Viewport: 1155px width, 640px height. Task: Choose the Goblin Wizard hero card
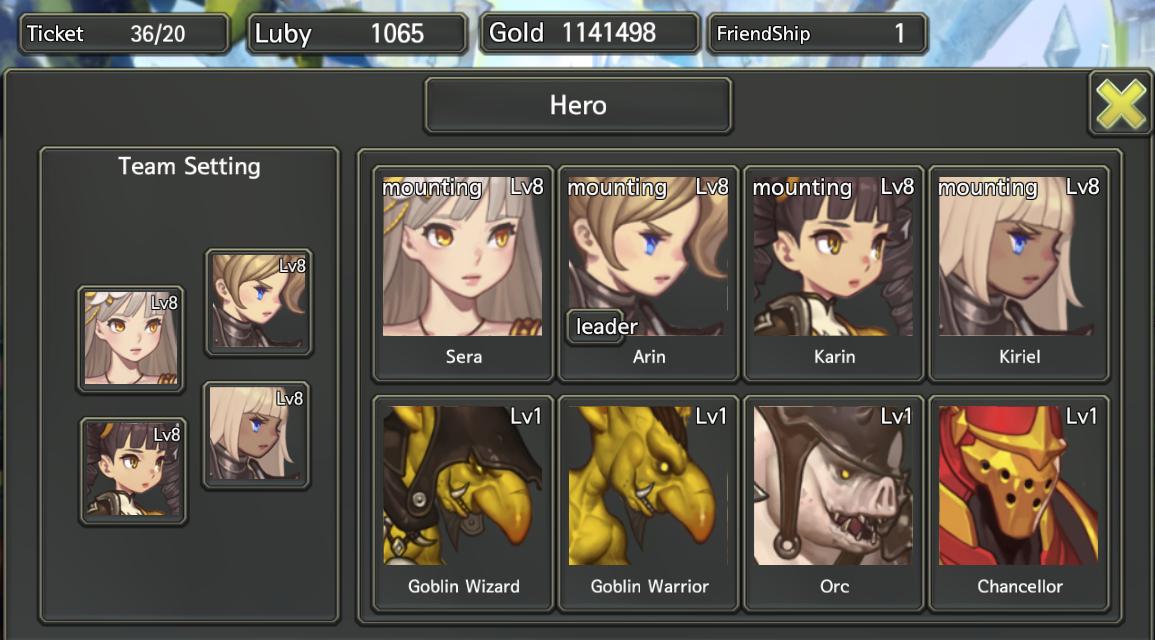coord(463,502)
